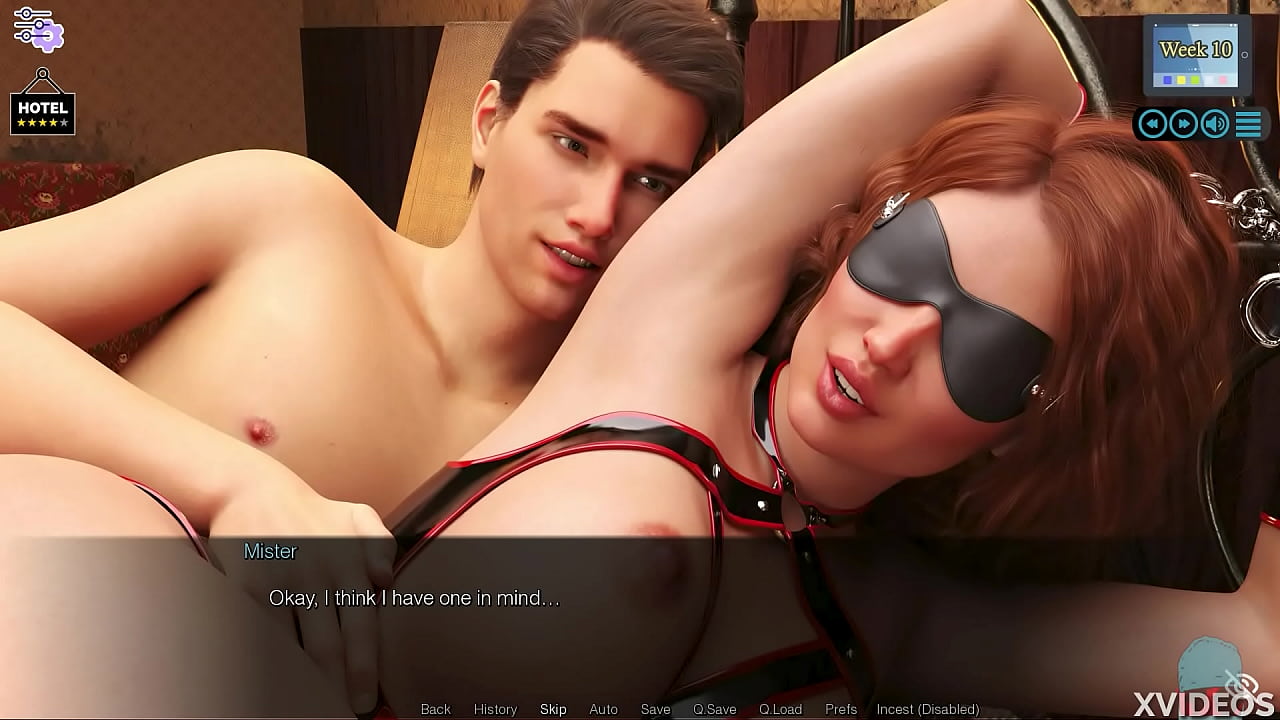The width and height of the screenshot is (1280, 720).
Task: Select the fast-forward playback icon
Action: [x=1184, y=123]
